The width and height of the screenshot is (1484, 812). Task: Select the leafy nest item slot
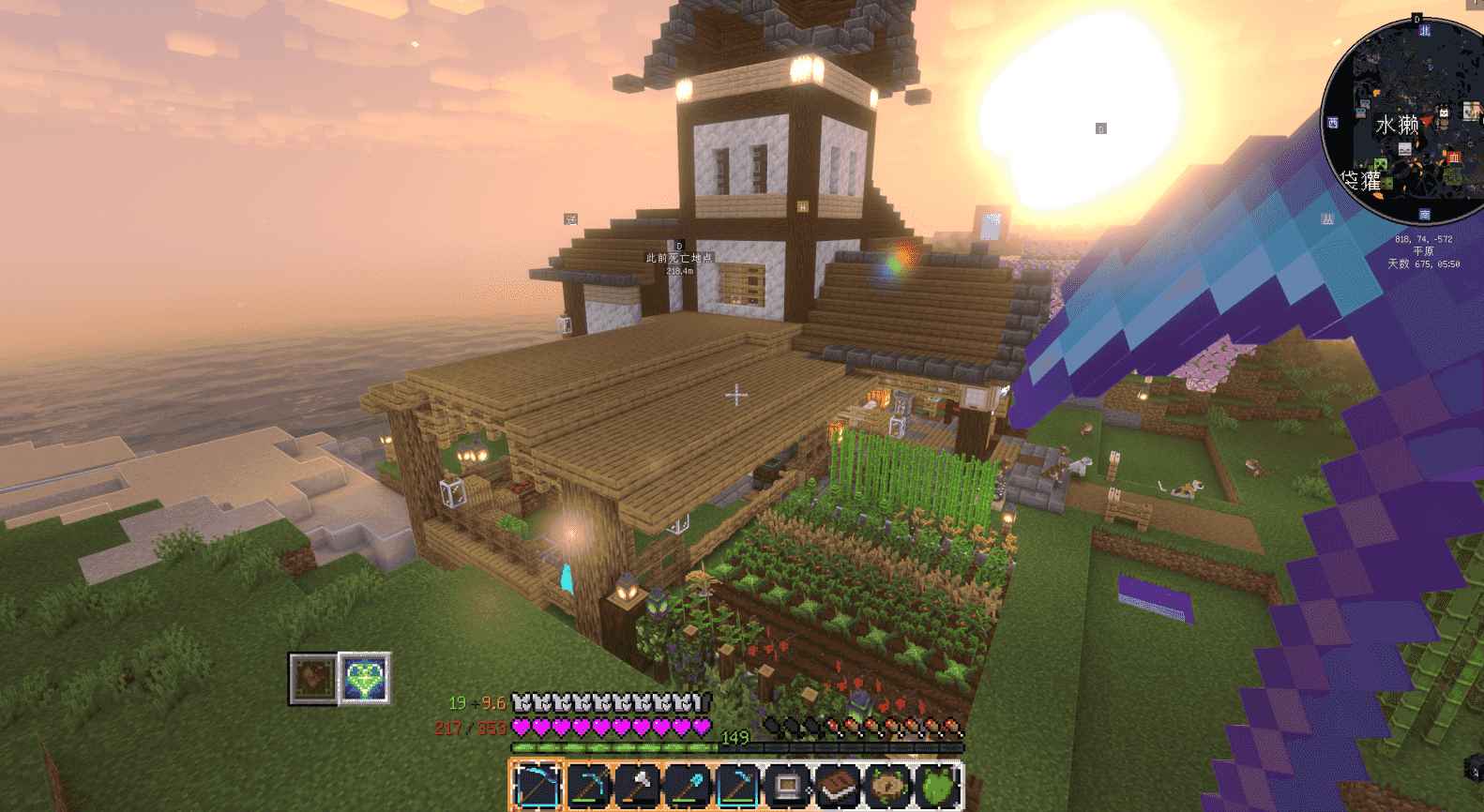(x=887, y=785)
